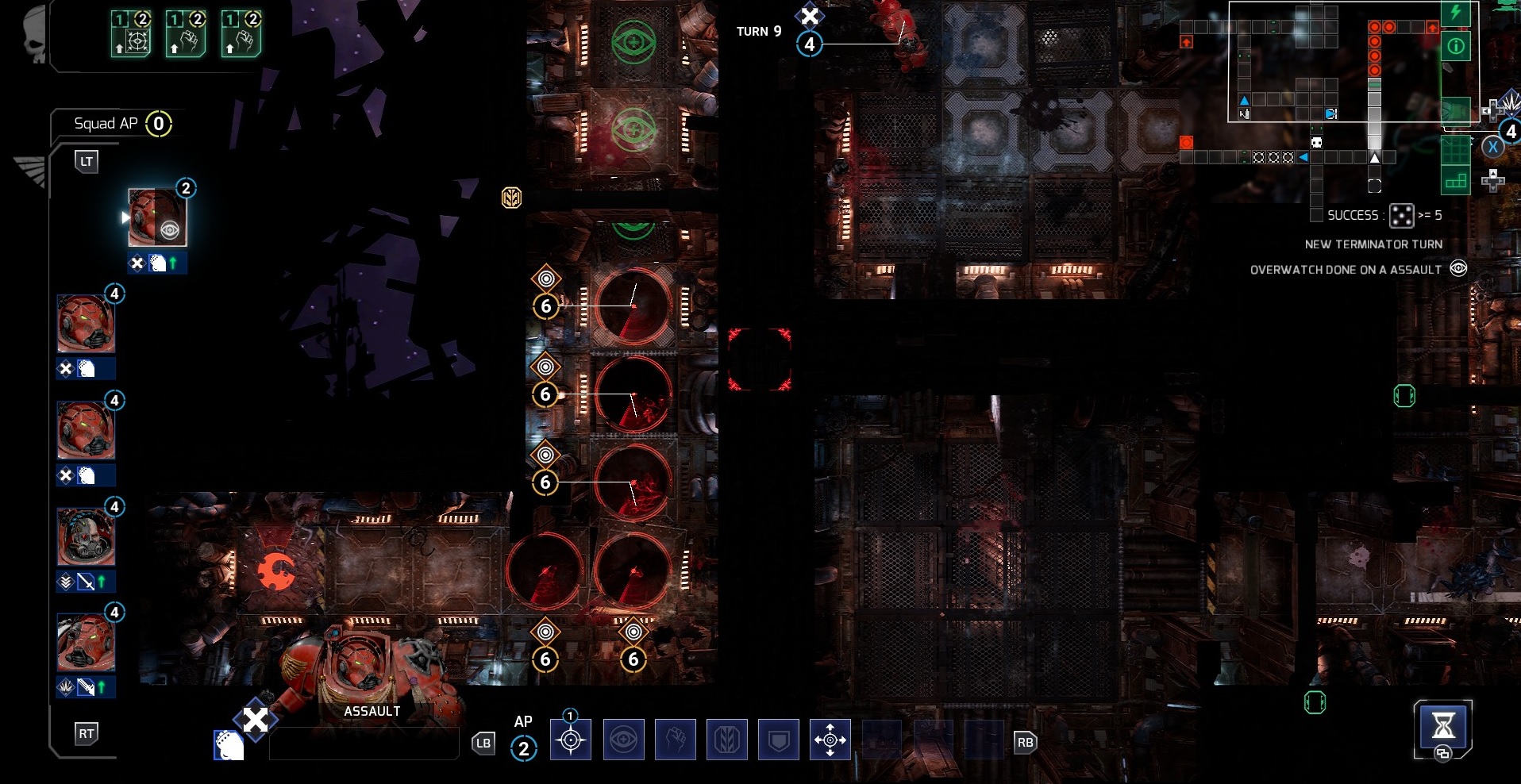Select the crosshair shoot action
The image size is (1521, 784).
pyautogui.click(x=570, y=740)
